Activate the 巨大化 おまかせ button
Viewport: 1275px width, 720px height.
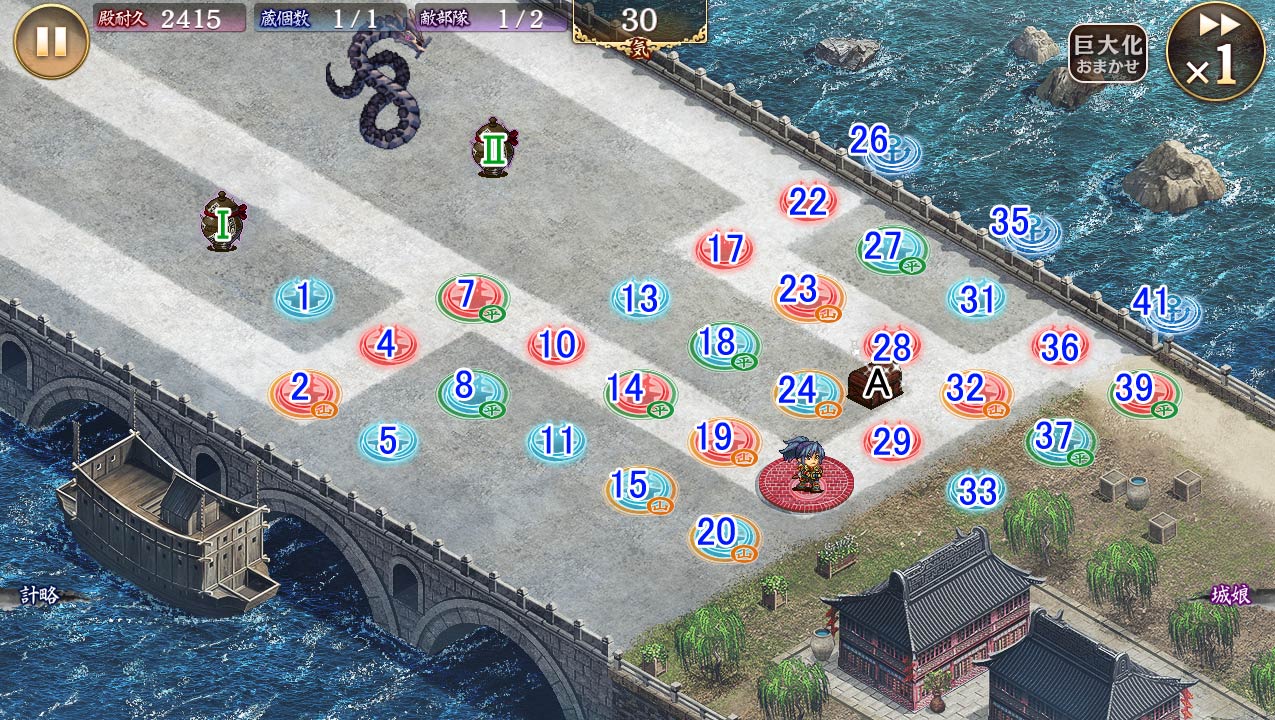[1107, 53]
